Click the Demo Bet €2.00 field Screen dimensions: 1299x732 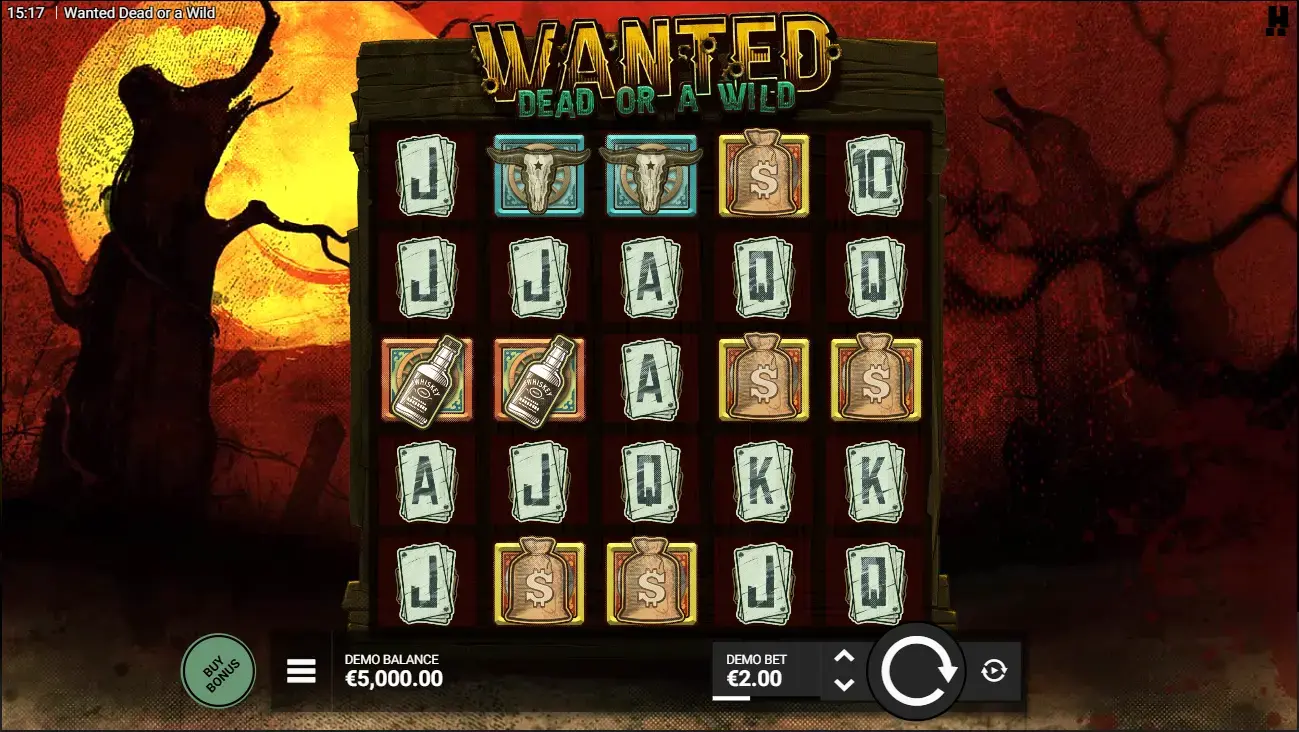(x=765, y=670)
